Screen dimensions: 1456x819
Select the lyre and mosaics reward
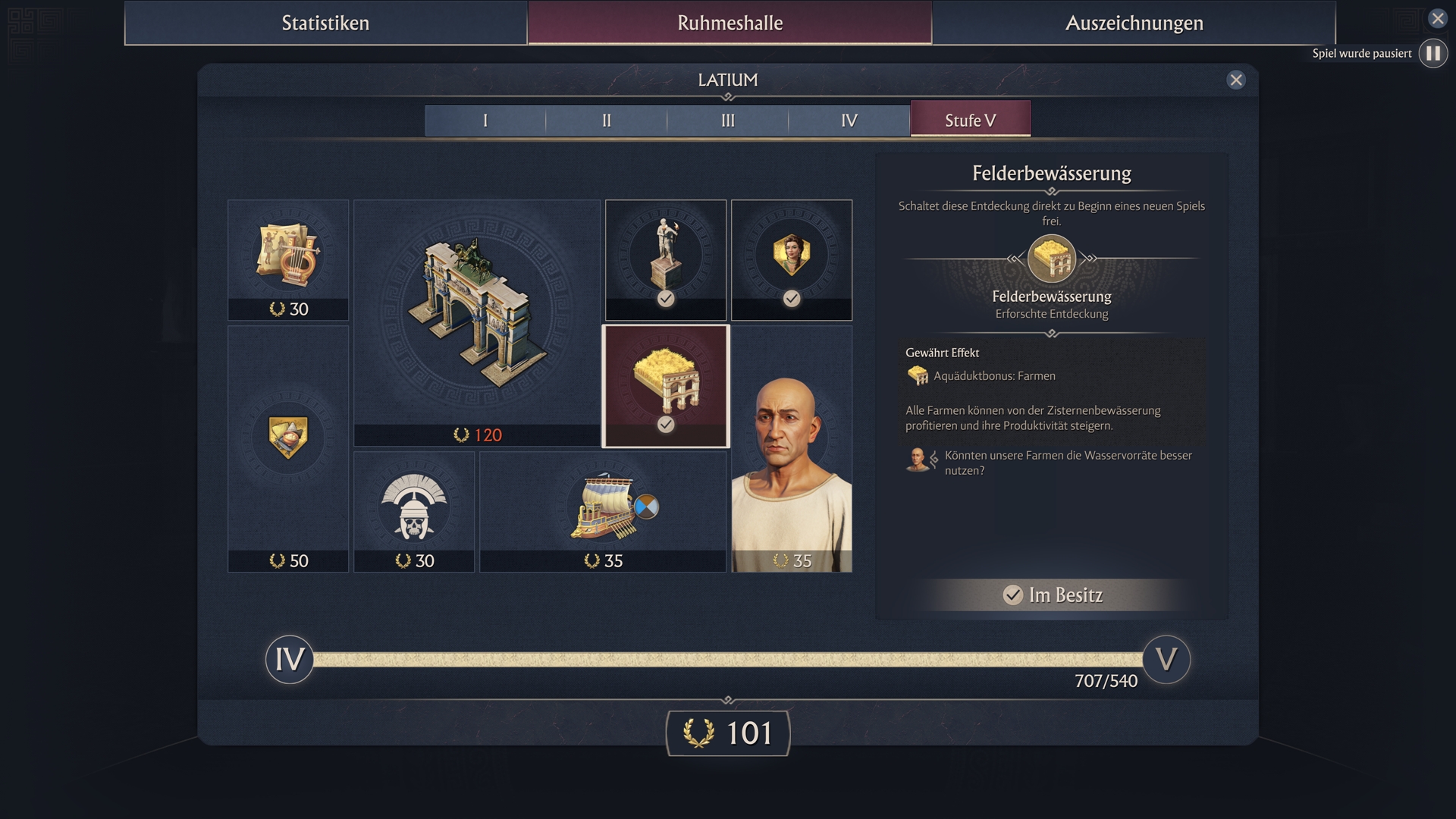point(288,259)
